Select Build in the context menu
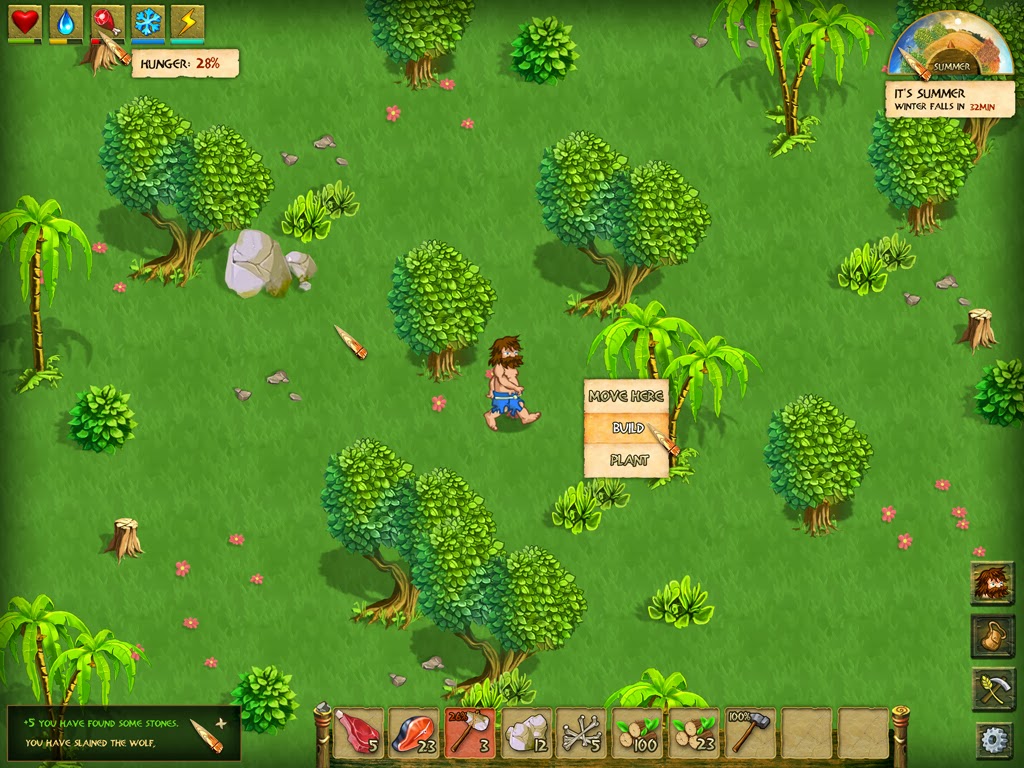1024x768 pixels. coord(625,428)
